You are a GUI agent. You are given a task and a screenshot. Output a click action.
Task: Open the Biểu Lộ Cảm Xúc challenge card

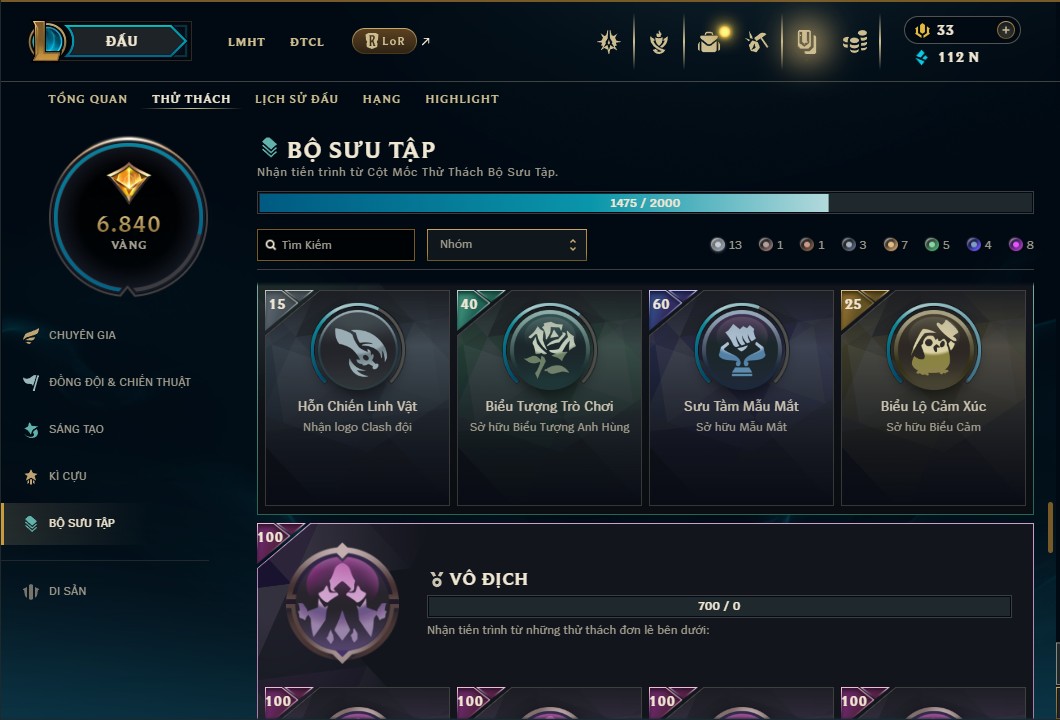pos(933,397)
